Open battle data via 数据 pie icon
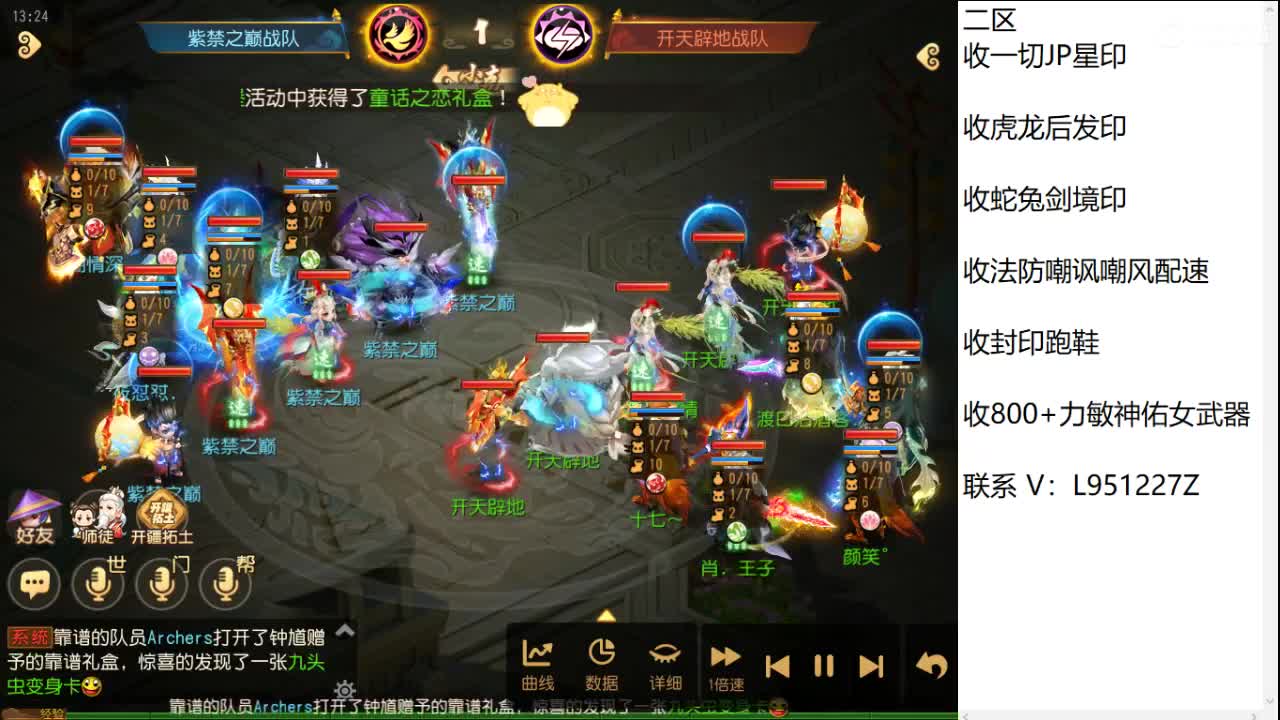1280x720 pixels. coord(600,660)
